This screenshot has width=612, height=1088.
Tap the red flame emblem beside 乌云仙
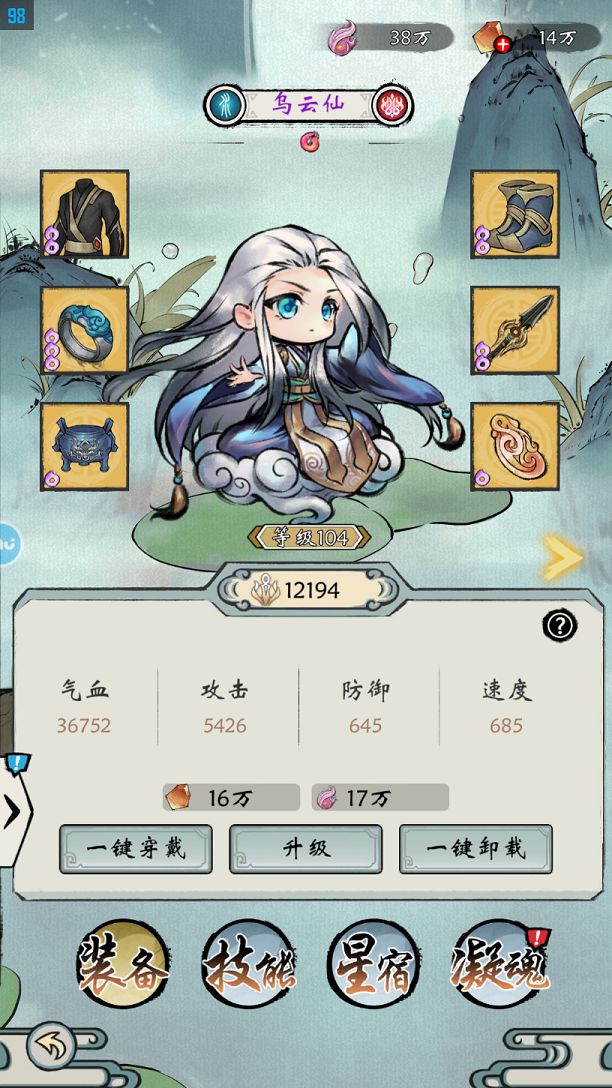(x=391, y=105)
